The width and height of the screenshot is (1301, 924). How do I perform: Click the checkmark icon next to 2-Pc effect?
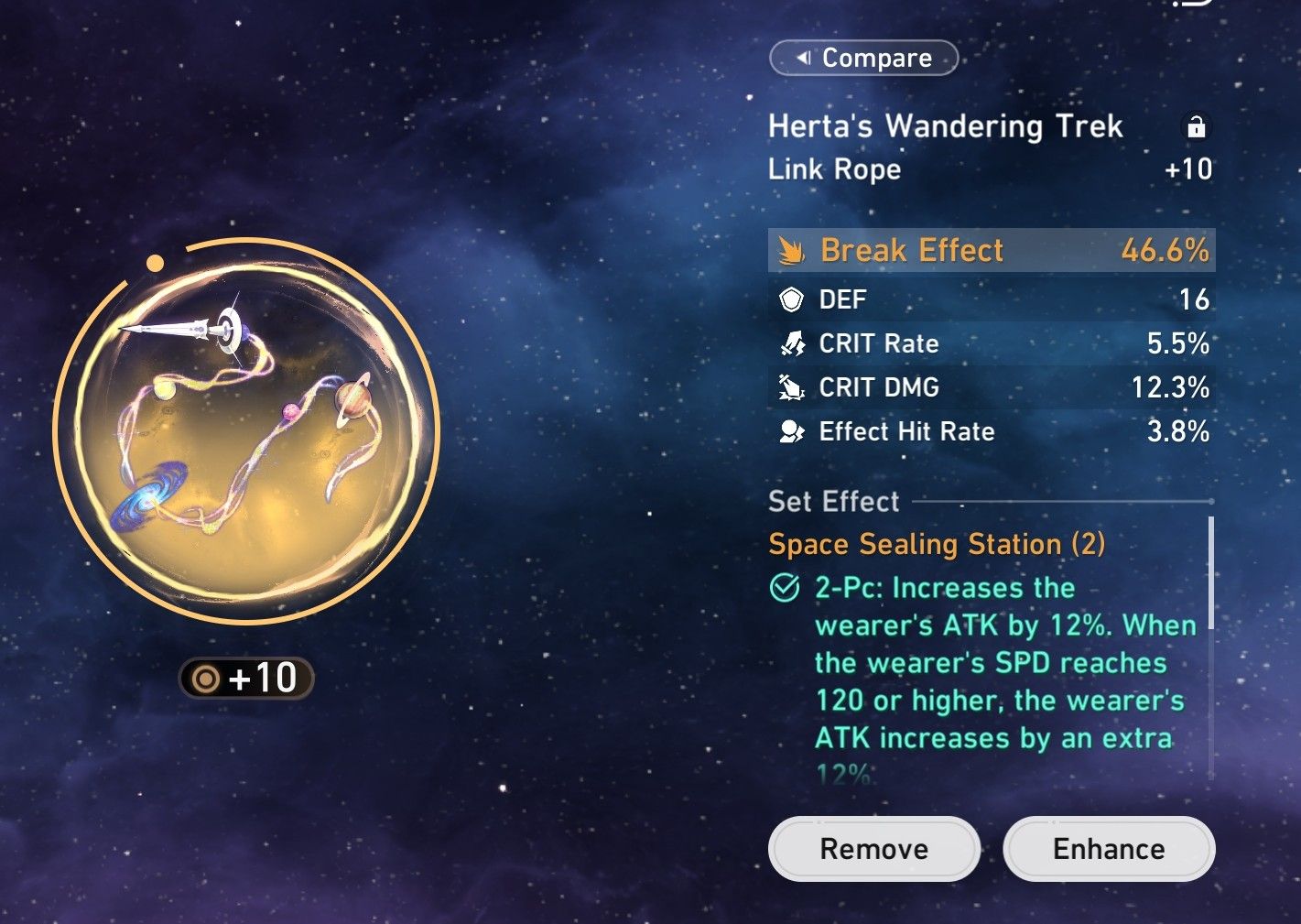(783, 588)
